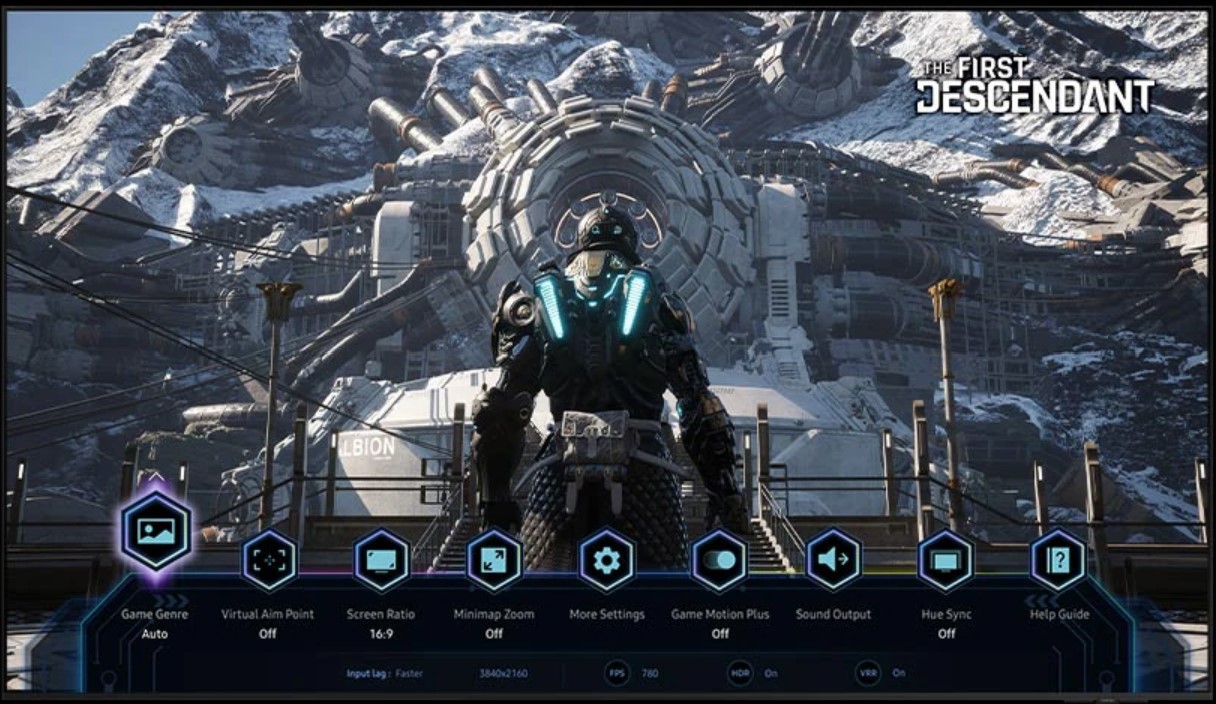The image size is (1216, 704).
Task: Toggle the Hue Sync option
Action: pyautogui.click(x=946, y=560)
